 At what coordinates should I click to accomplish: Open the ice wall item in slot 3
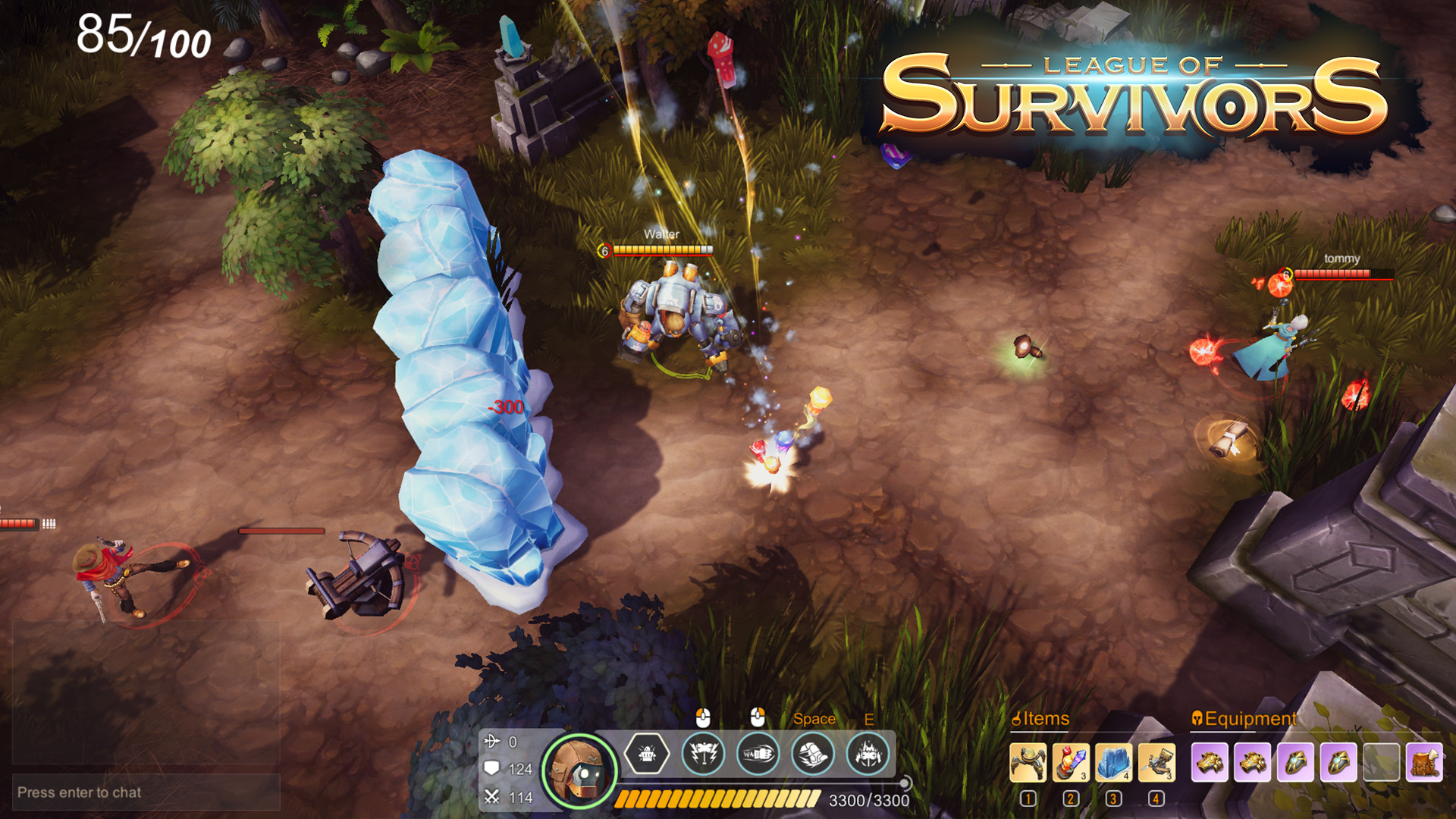(1112, 762)
